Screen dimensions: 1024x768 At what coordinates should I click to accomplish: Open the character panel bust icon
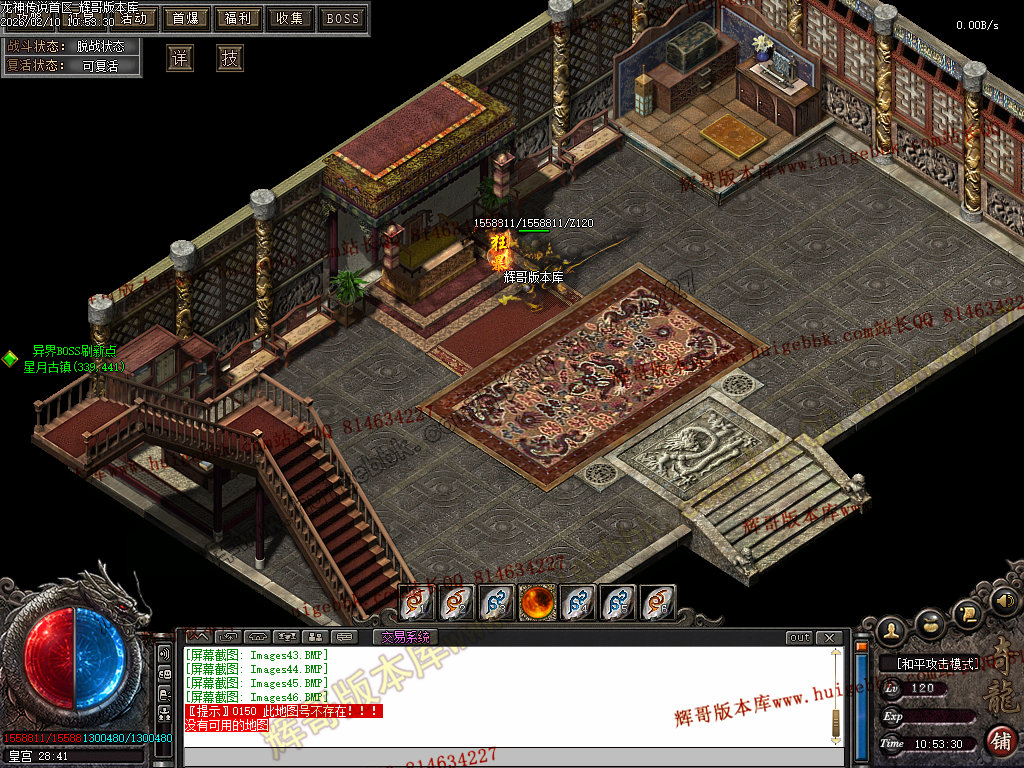[891, 629]
